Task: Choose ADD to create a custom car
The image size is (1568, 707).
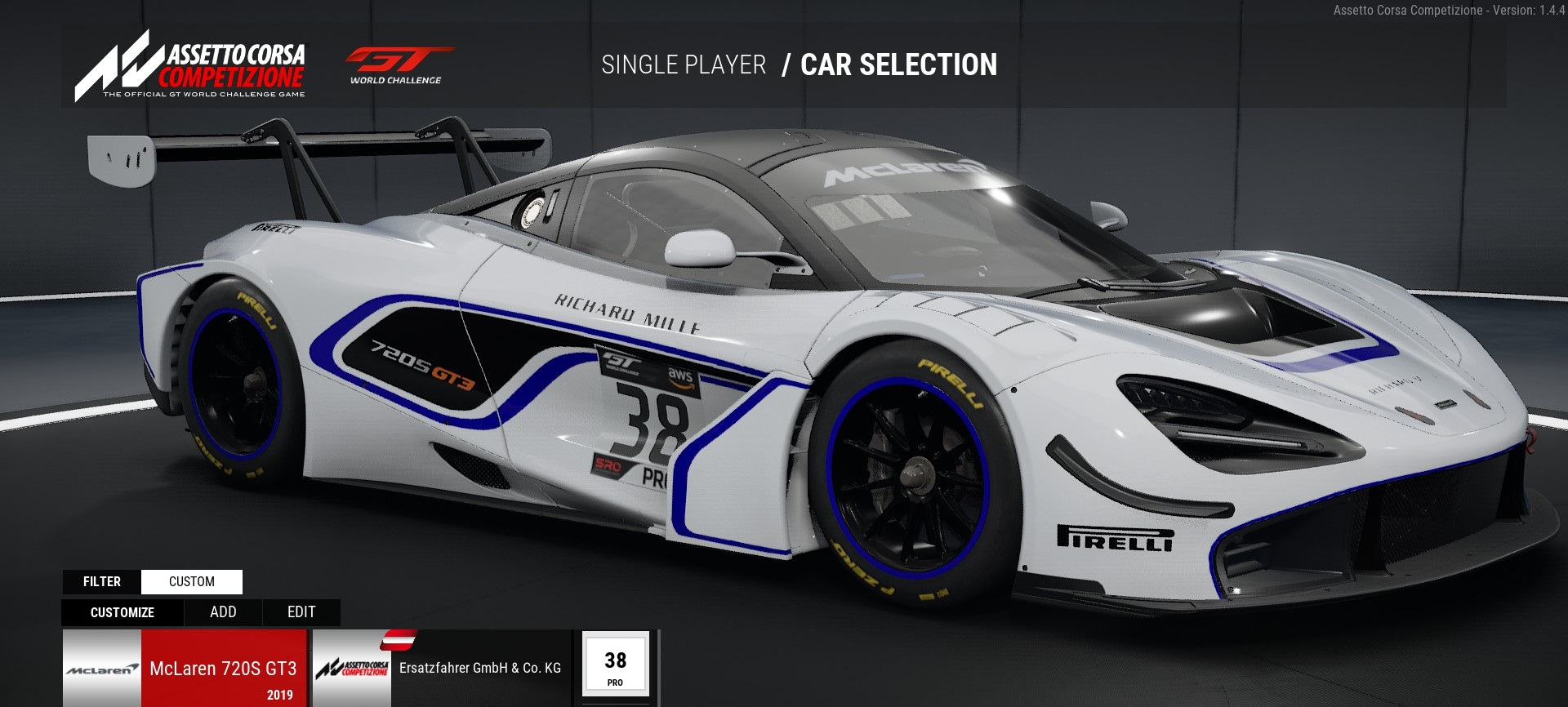Action: point(223,612)
